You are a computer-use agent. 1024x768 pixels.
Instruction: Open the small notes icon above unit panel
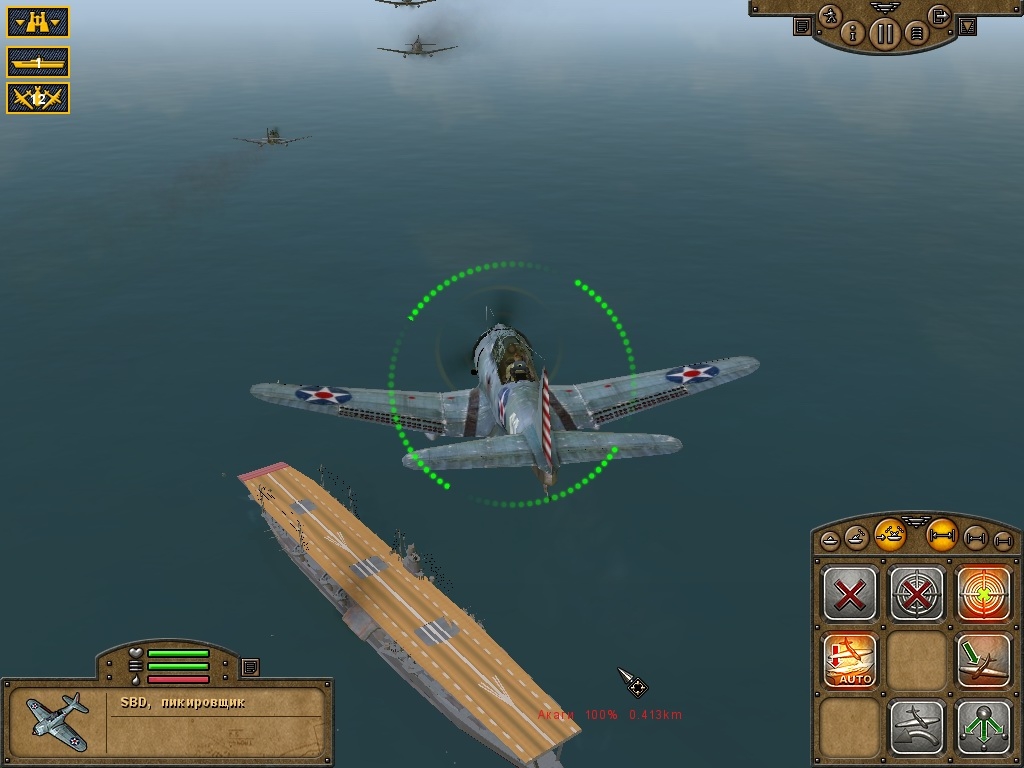pos(250,666)
